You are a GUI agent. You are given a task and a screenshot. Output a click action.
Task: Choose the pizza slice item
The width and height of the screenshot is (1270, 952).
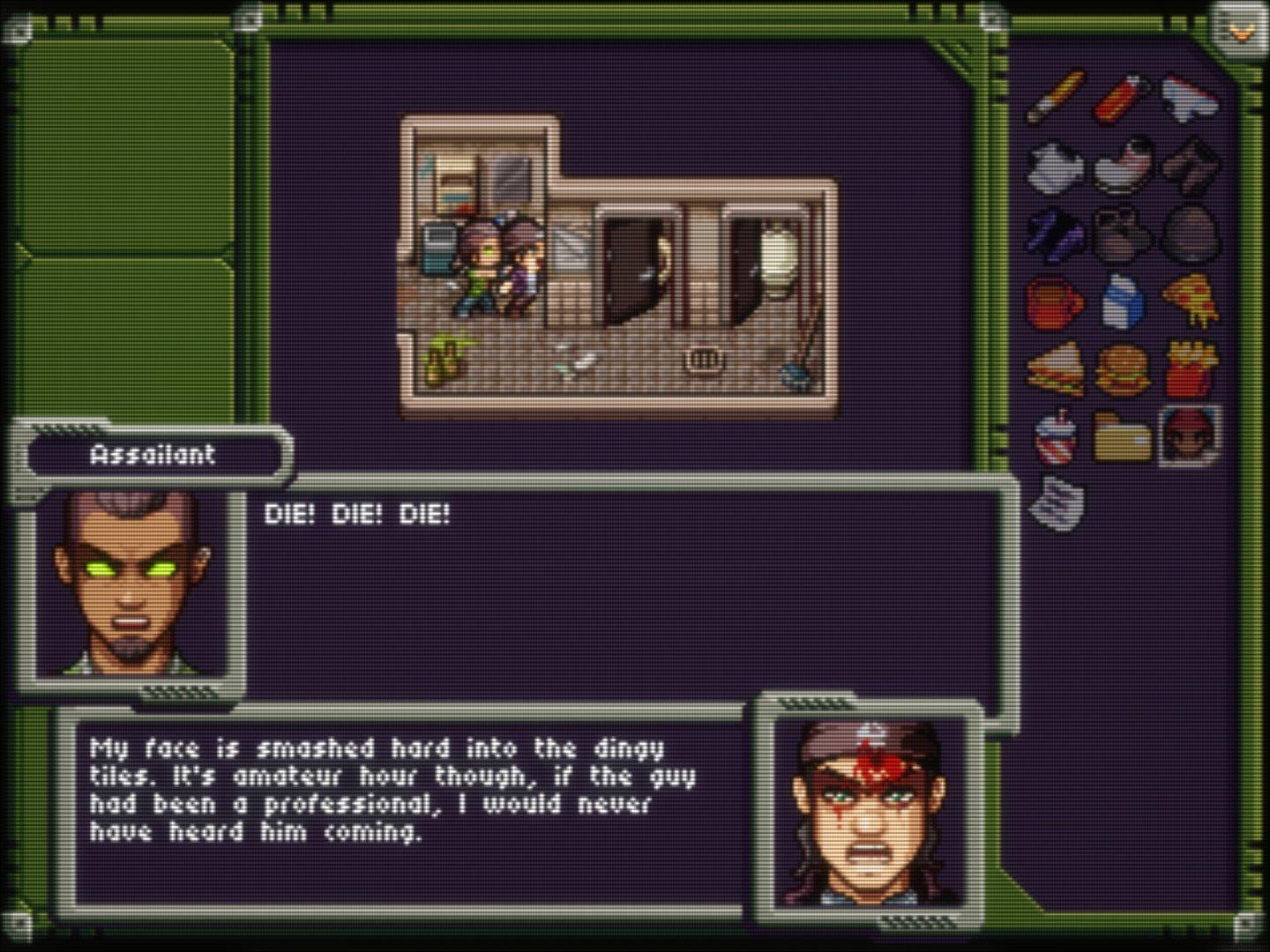click(x=1190, y=301)
